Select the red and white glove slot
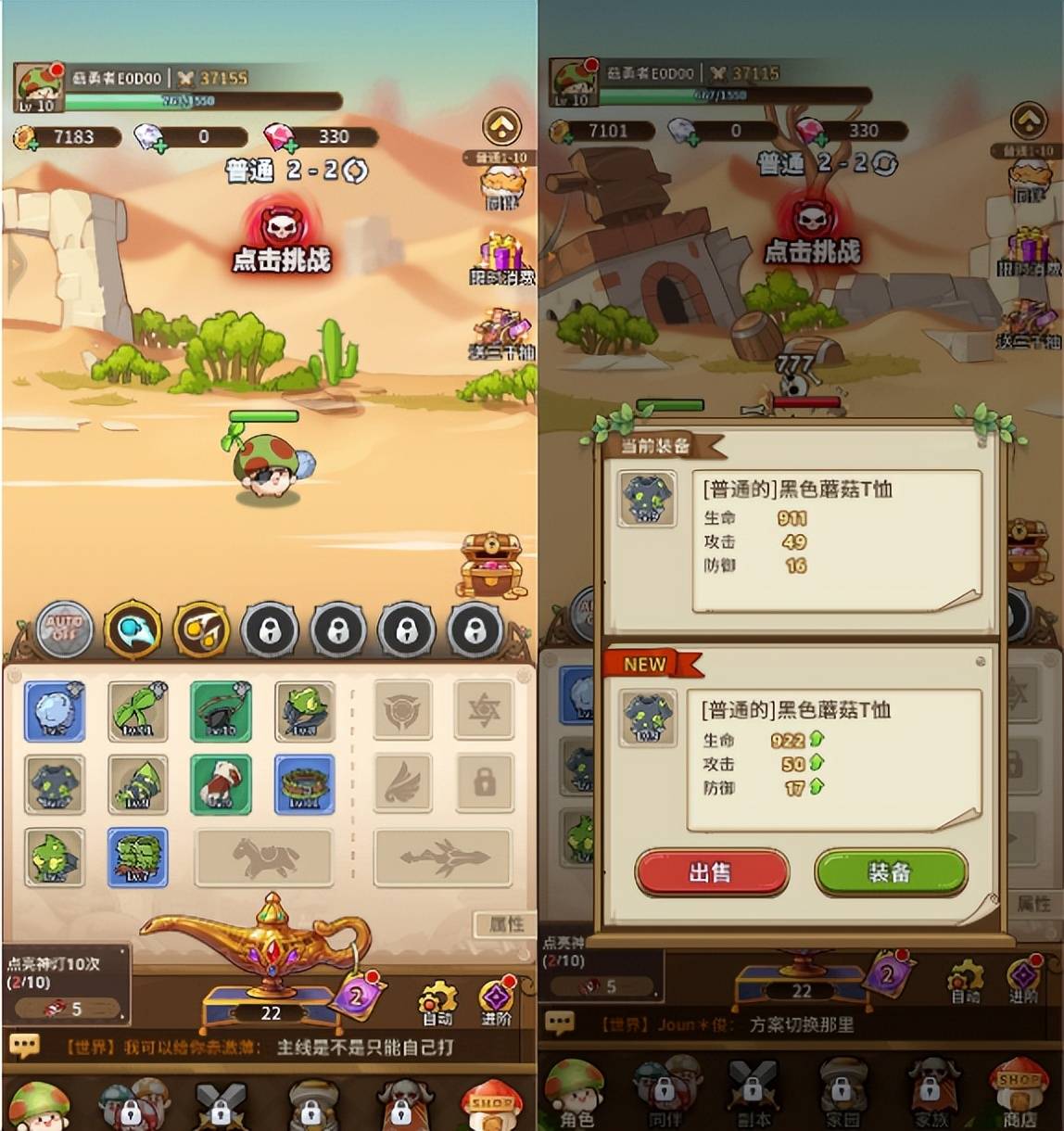Image resolution: width=1064 pixels, height=1131 pixels. tap(221, 784)
